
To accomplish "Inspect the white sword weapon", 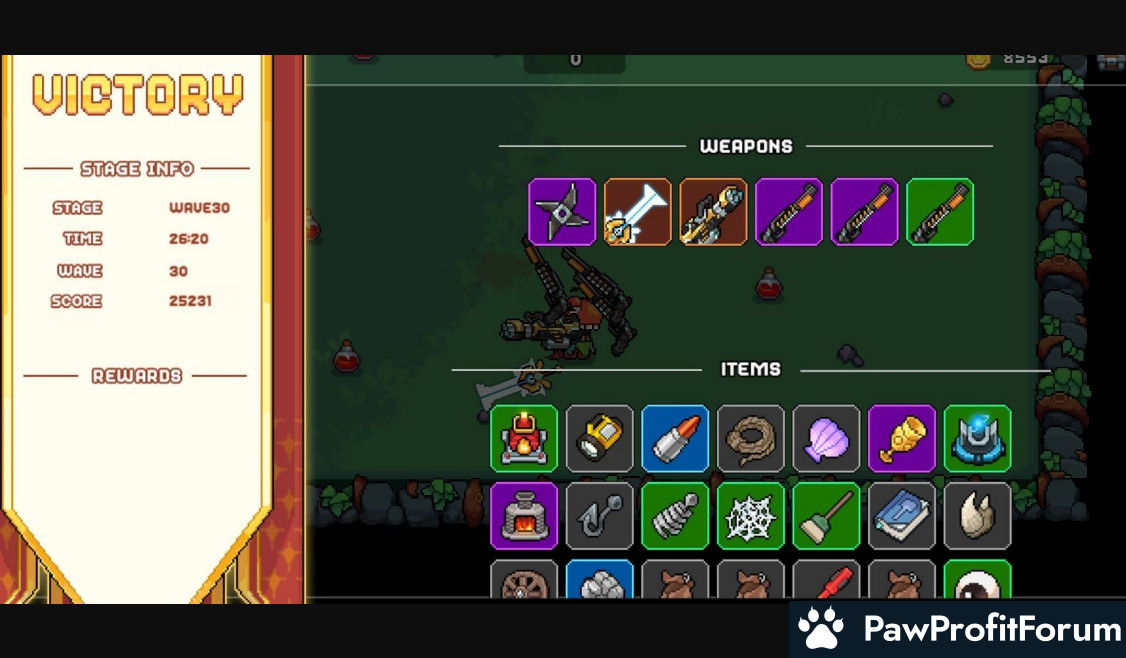I will pyautogui.click(x=638, y=212).
